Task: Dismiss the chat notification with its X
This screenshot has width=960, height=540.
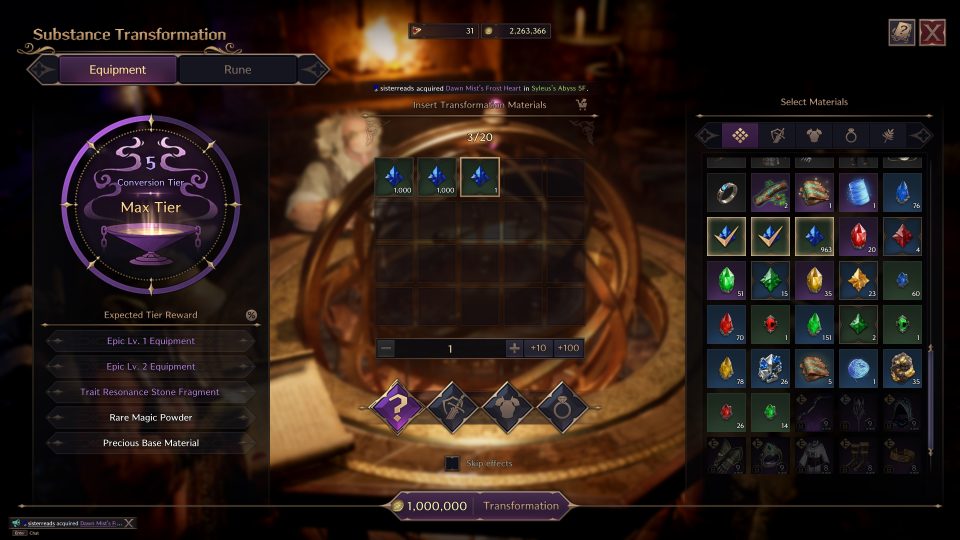Action: (129, 523)
